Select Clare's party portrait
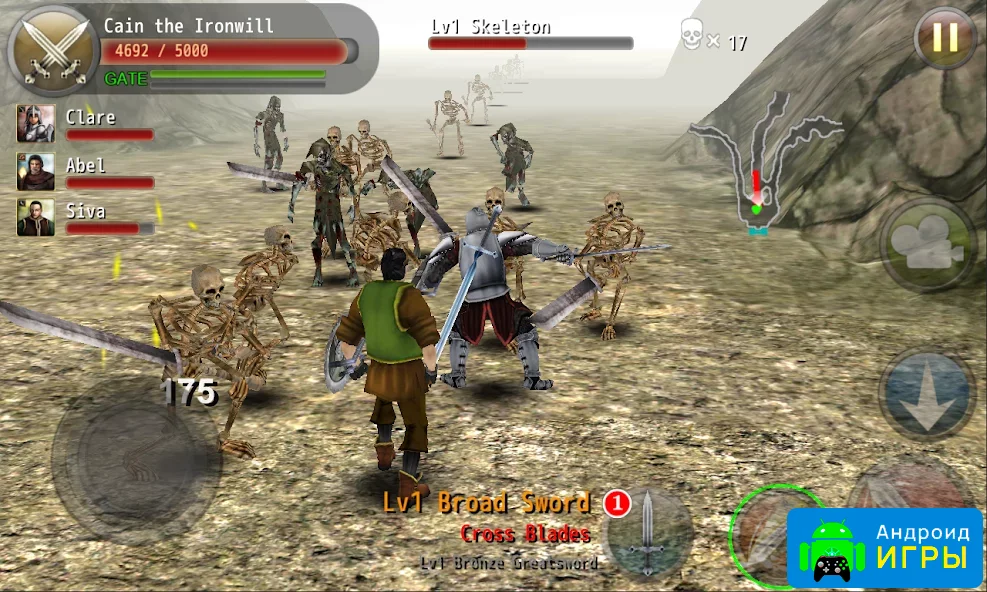Screen dimensions: 987x592 click(35, 124)
